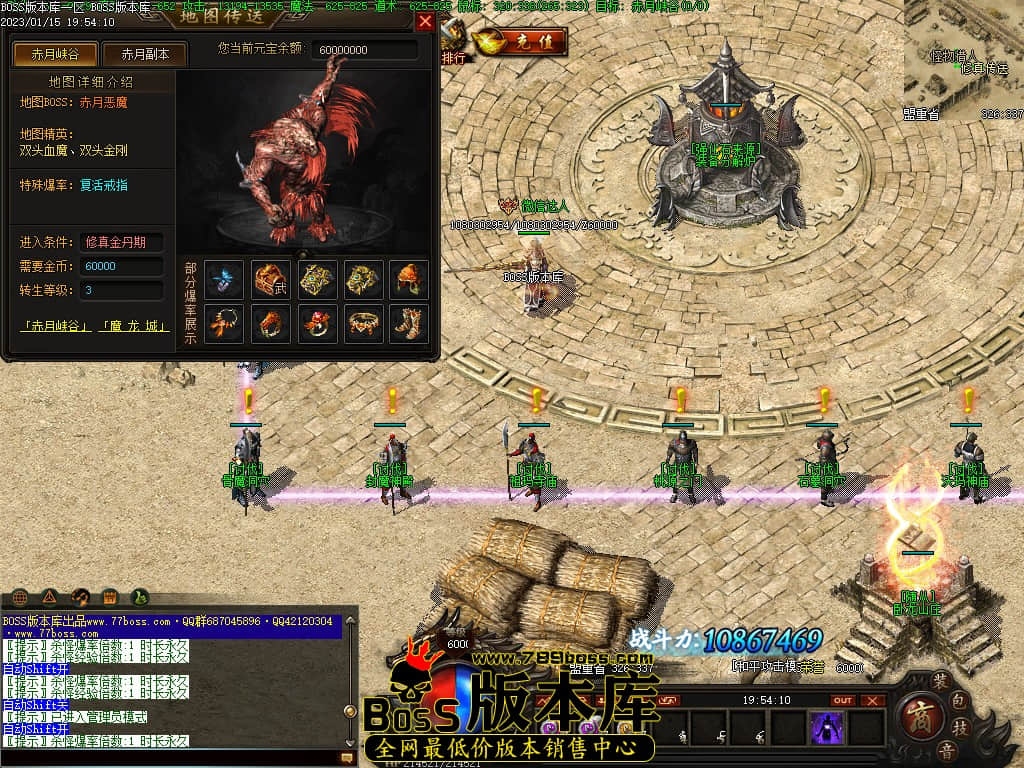This screenshot has width=1024, height=768.
Task: Open the 充值 recharge button
Action: point(520,42)
